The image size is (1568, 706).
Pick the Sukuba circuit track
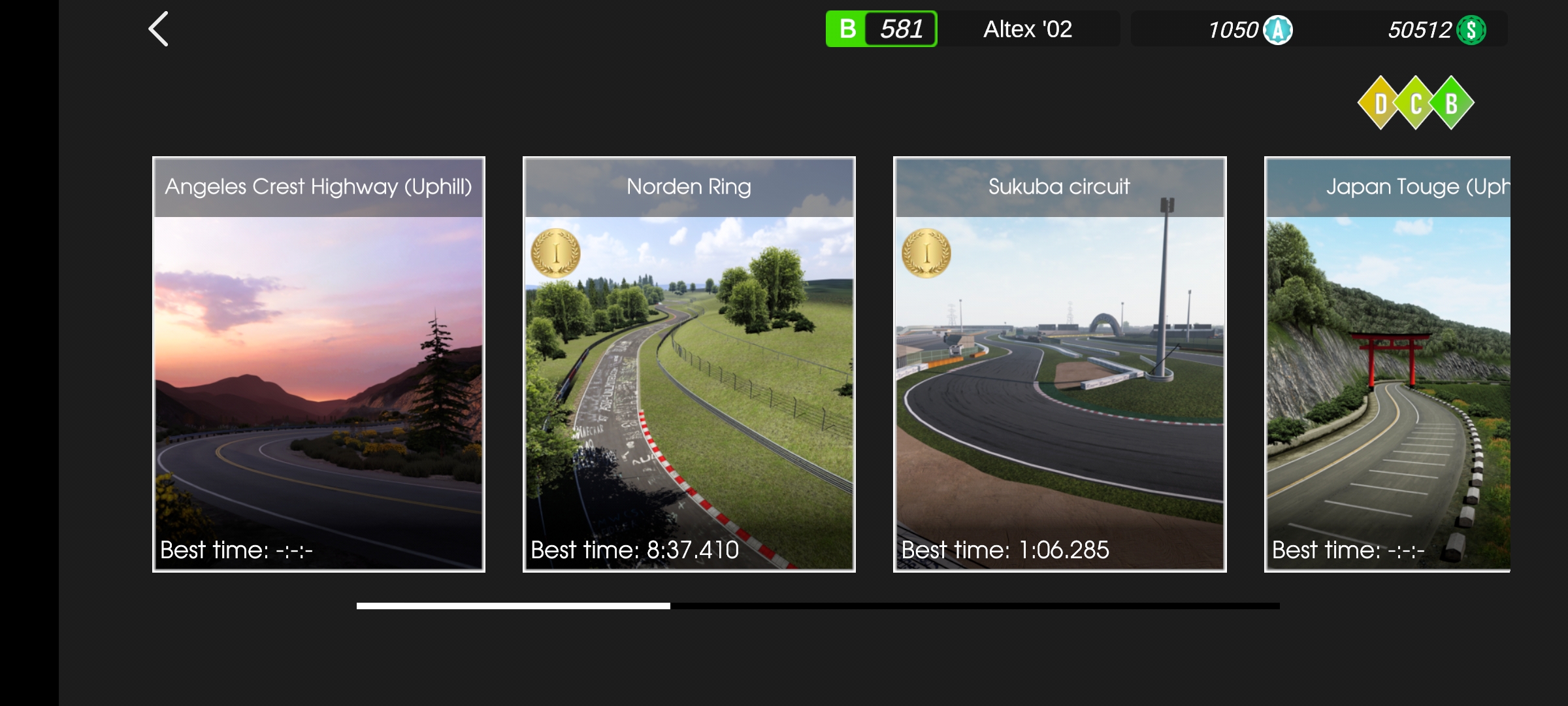pyautogui.click(x=1059, y=364)
